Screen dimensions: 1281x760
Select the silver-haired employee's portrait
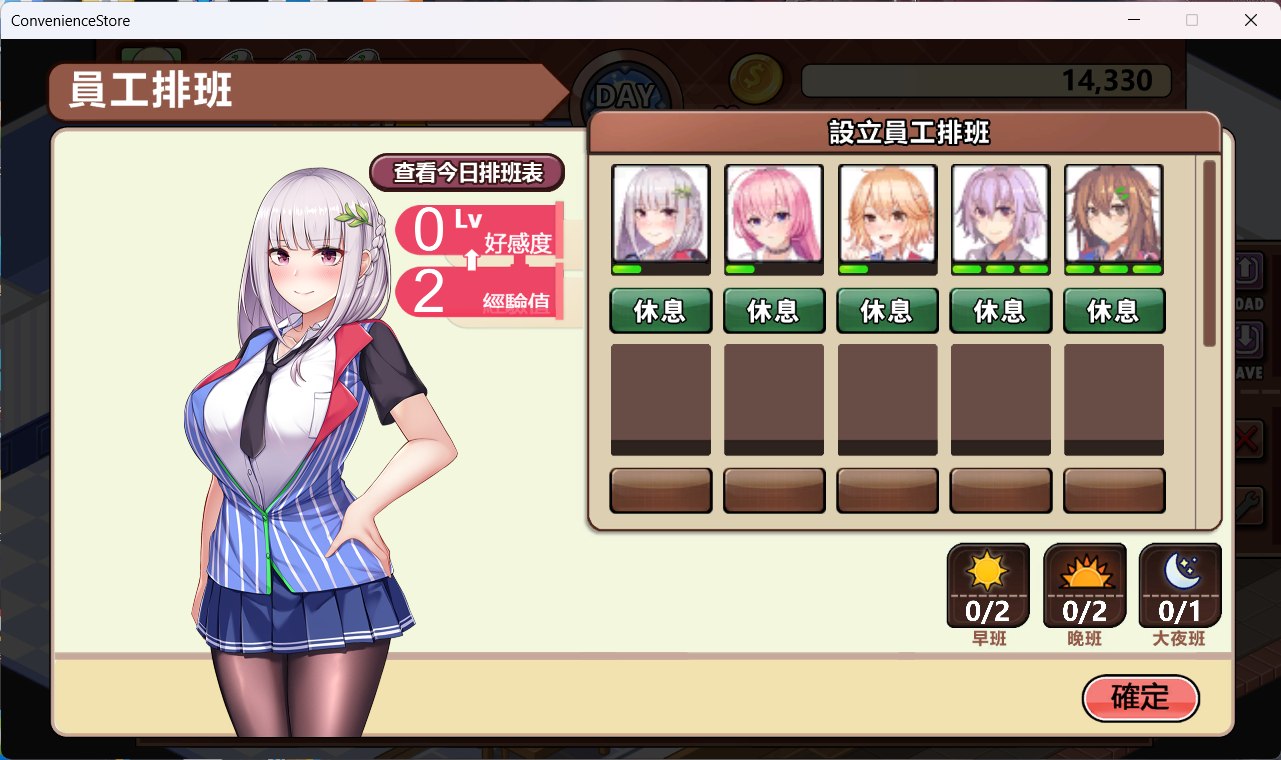tap(660, 213)
